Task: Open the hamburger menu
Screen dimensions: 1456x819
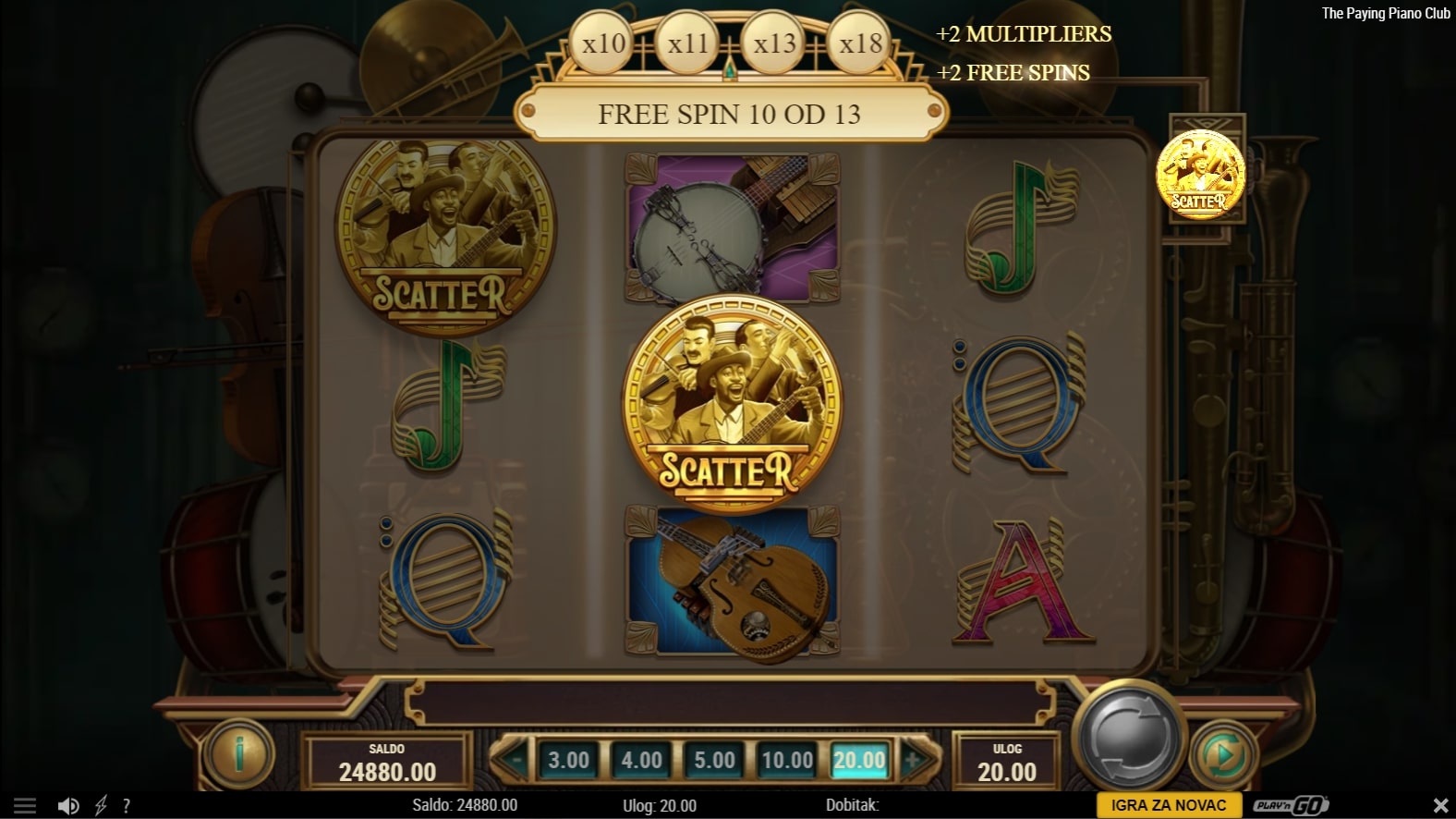Action: tap(25, 806)
